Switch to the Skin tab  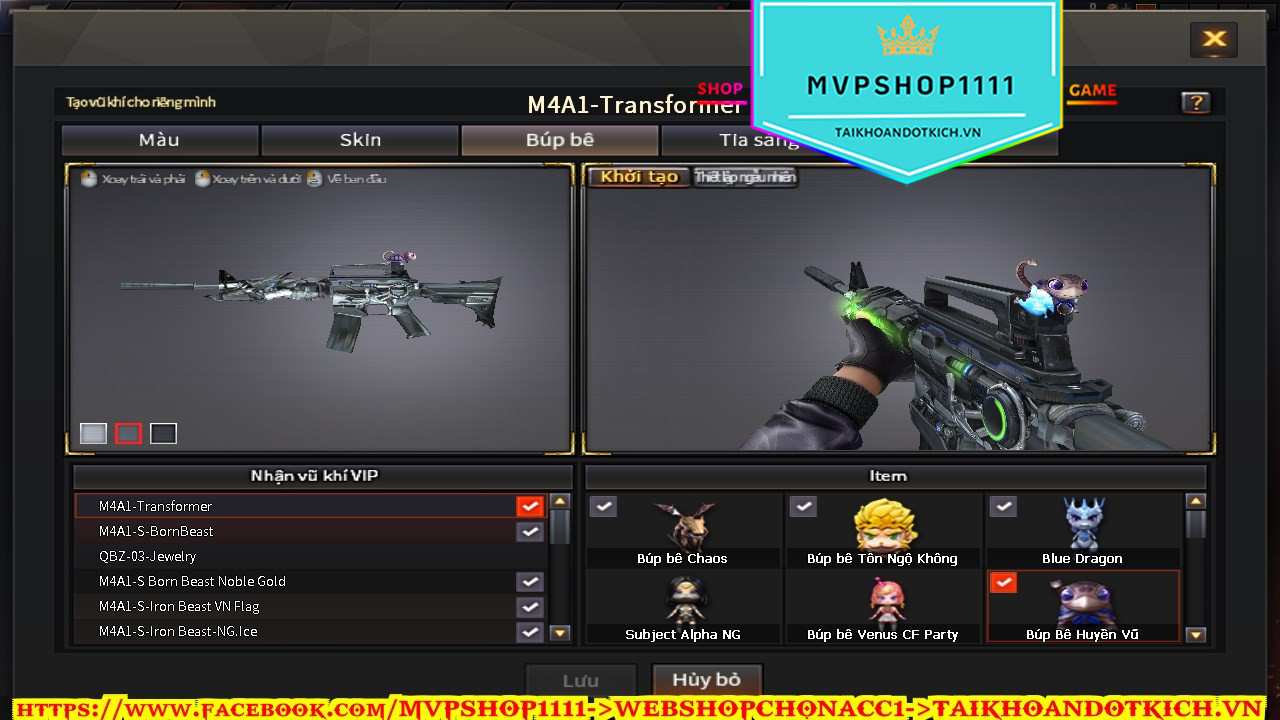point(360,140)
